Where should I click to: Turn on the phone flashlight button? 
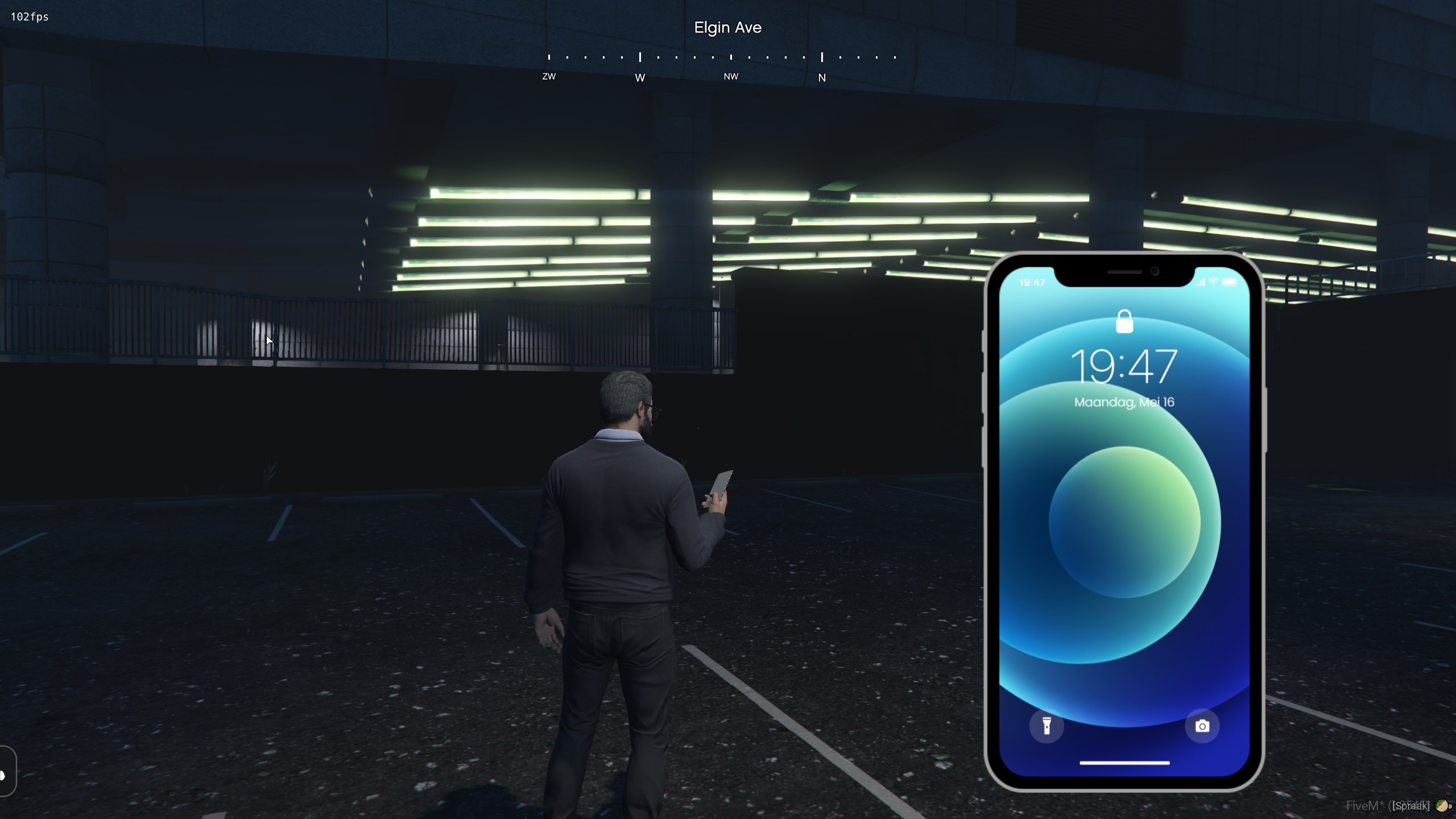tap(1046, 726)
